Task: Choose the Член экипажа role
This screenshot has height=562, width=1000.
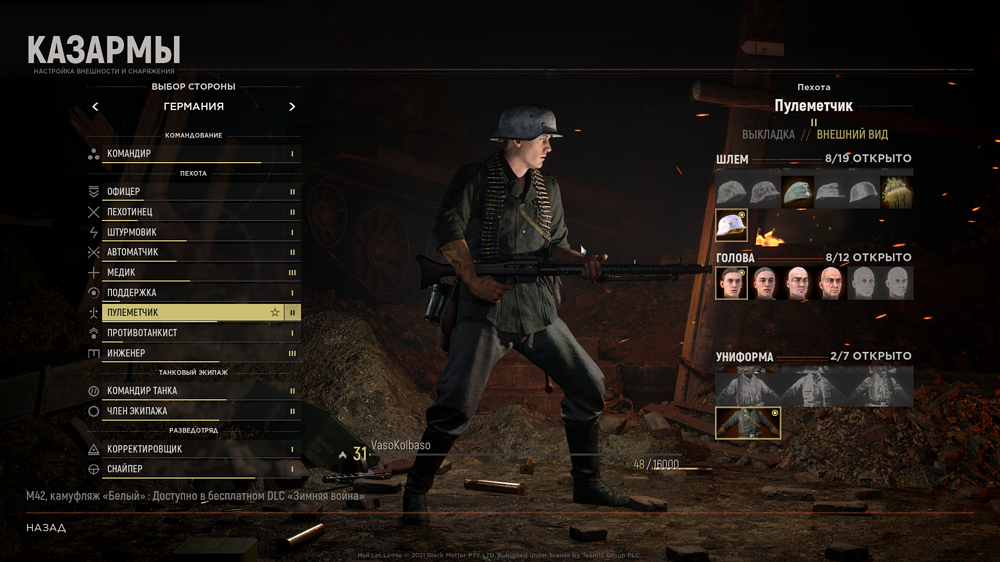Action: pyautogui.click(x=192, y=411)
